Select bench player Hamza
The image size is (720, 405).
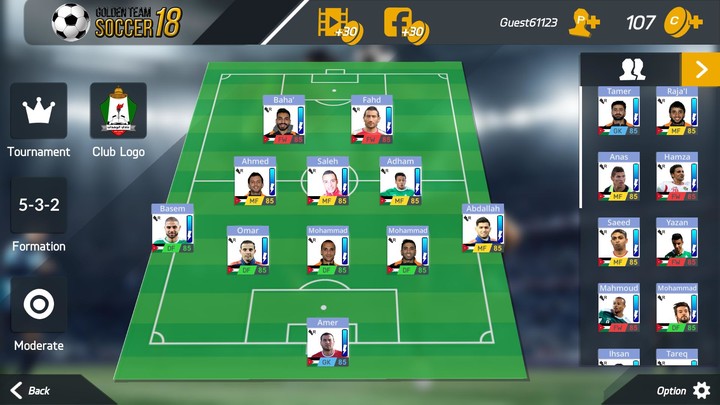[x=676, y=178]
